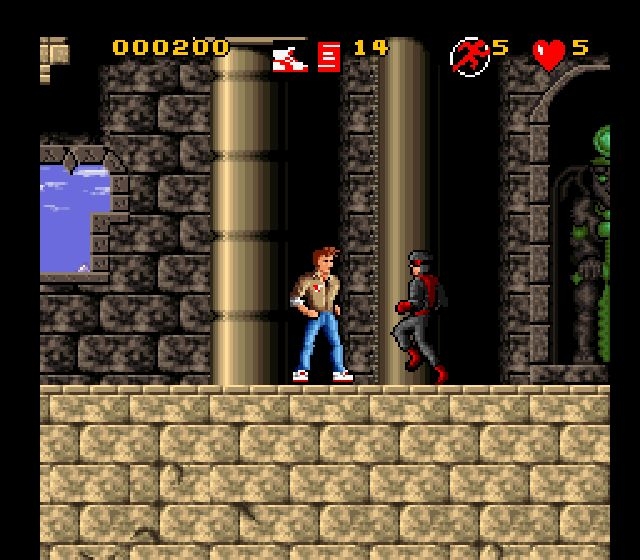The width and height of the screenshot is (640, 560).
Task: Click the white sneaker icon
Action: click(290, 57)
